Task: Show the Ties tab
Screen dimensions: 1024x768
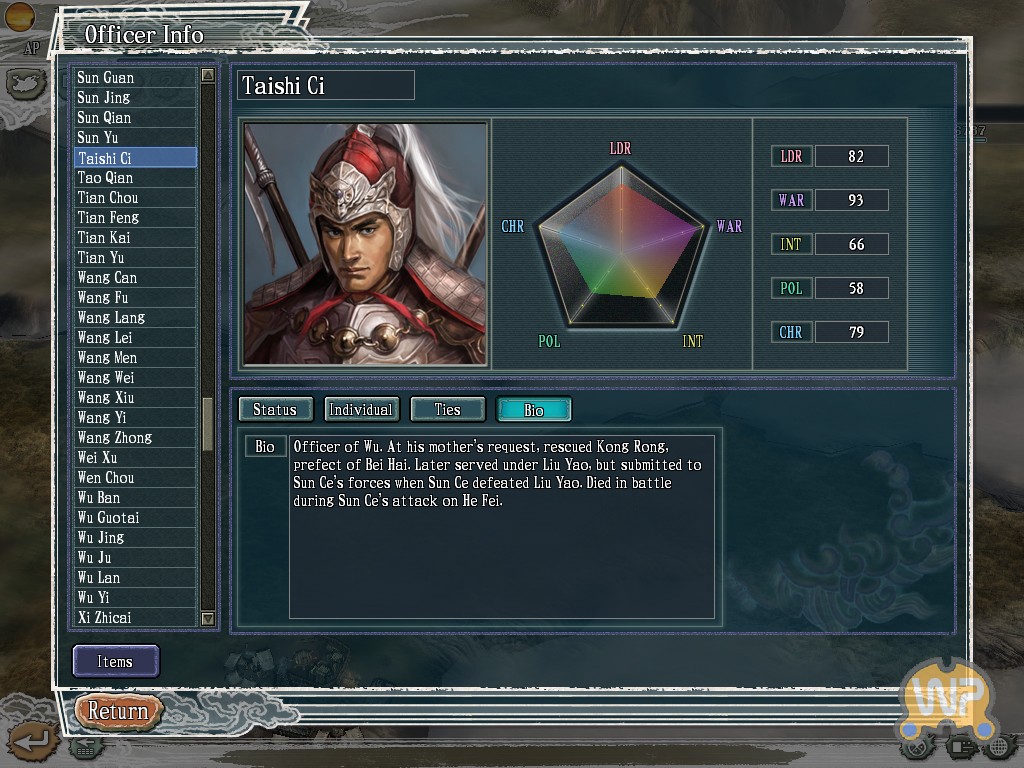Action: [447, 409]
